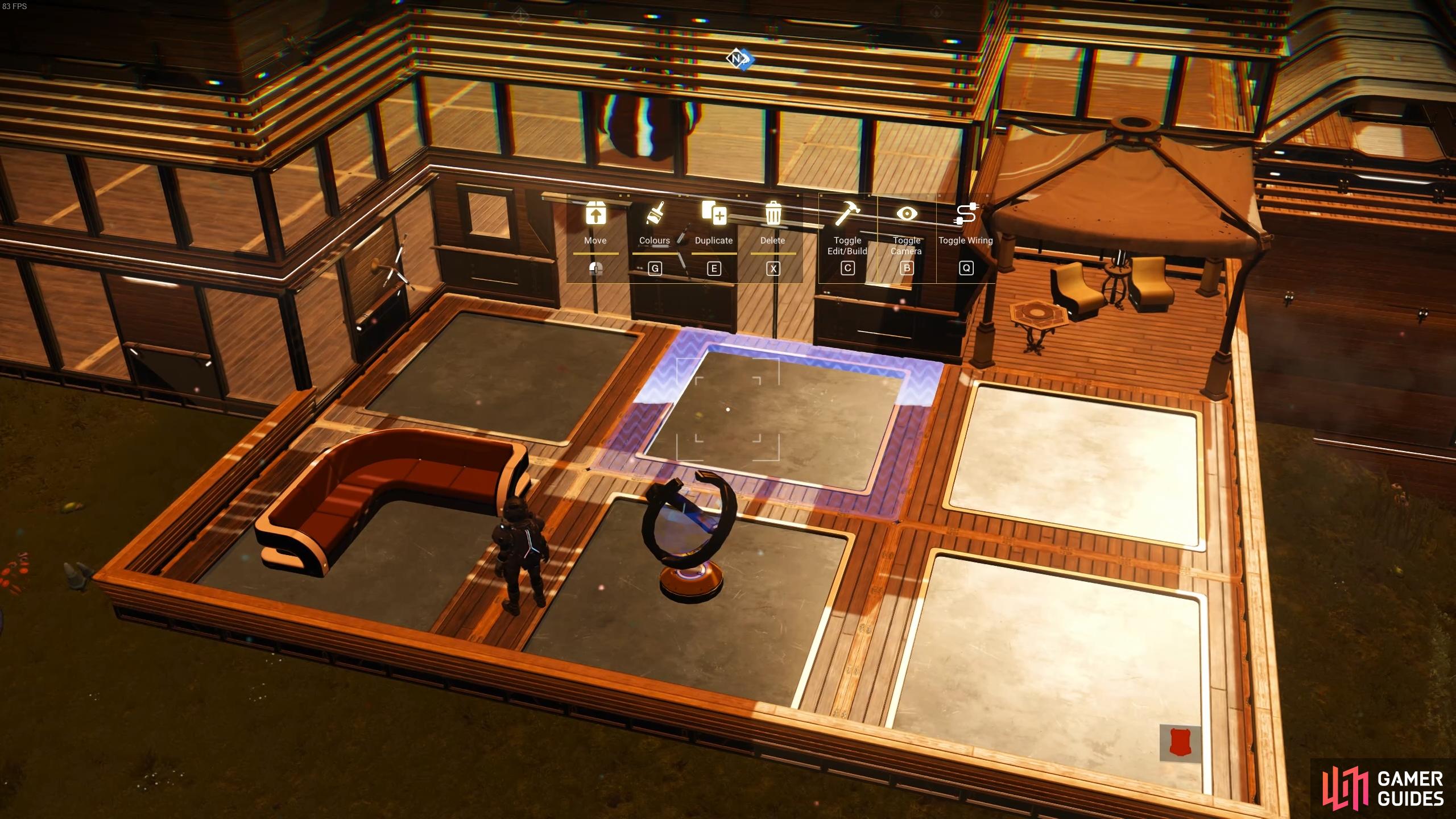Click the Move label text
This screenshot has height=819, width=1456.
[595, 241]
